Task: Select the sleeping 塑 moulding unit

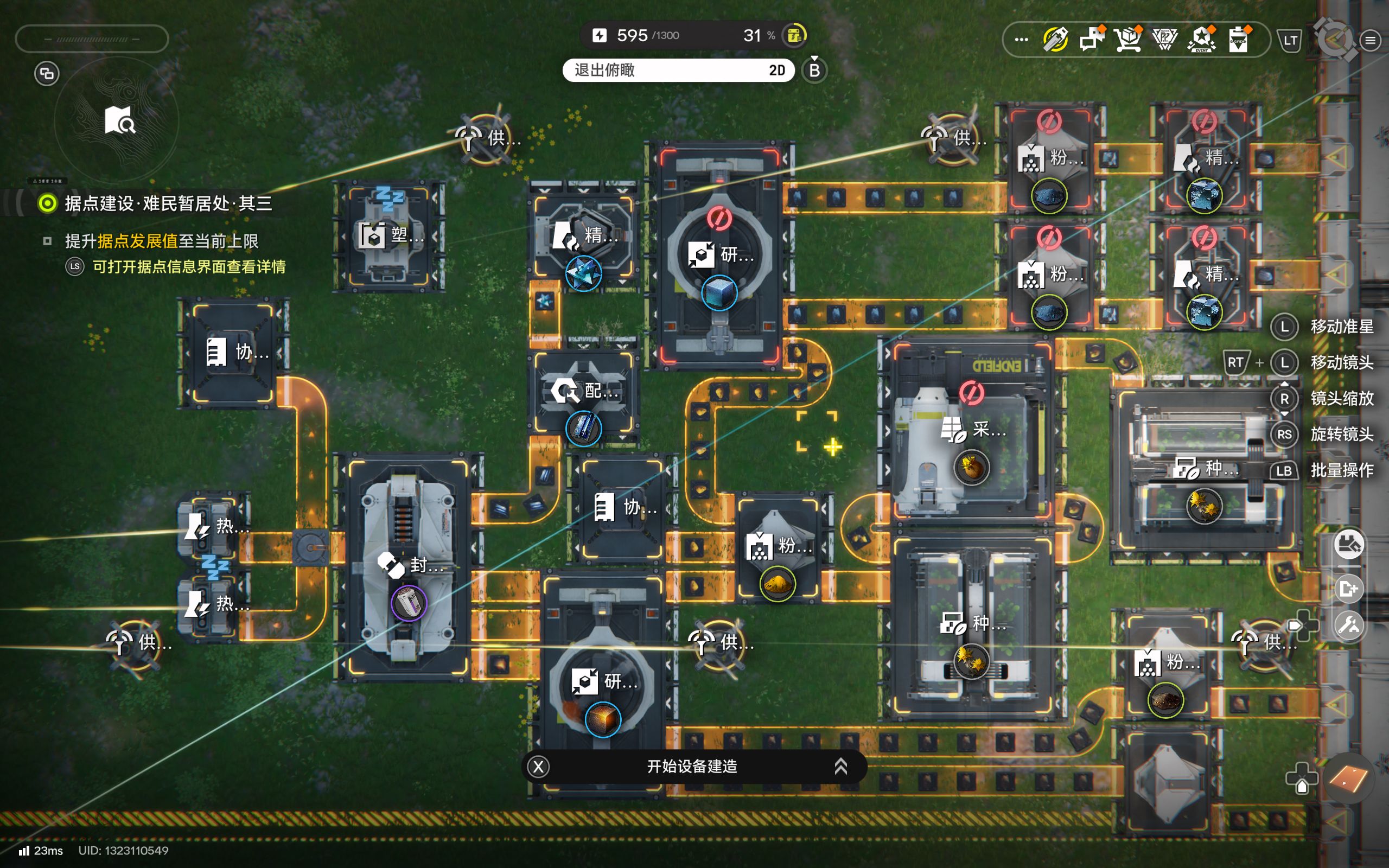Action: [389, 236]
